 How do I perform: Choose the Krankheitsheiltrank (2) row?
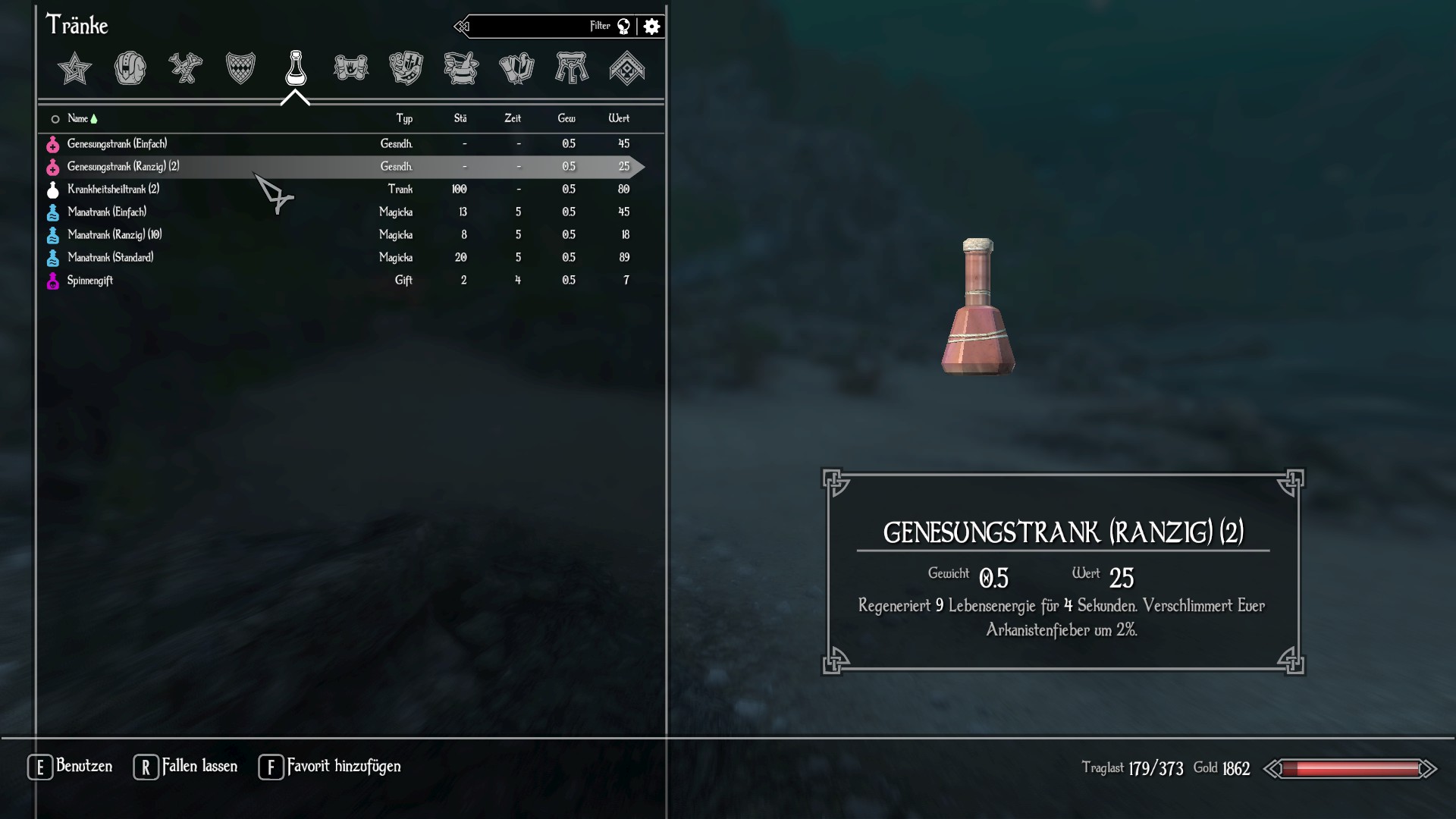pos(113,190)
